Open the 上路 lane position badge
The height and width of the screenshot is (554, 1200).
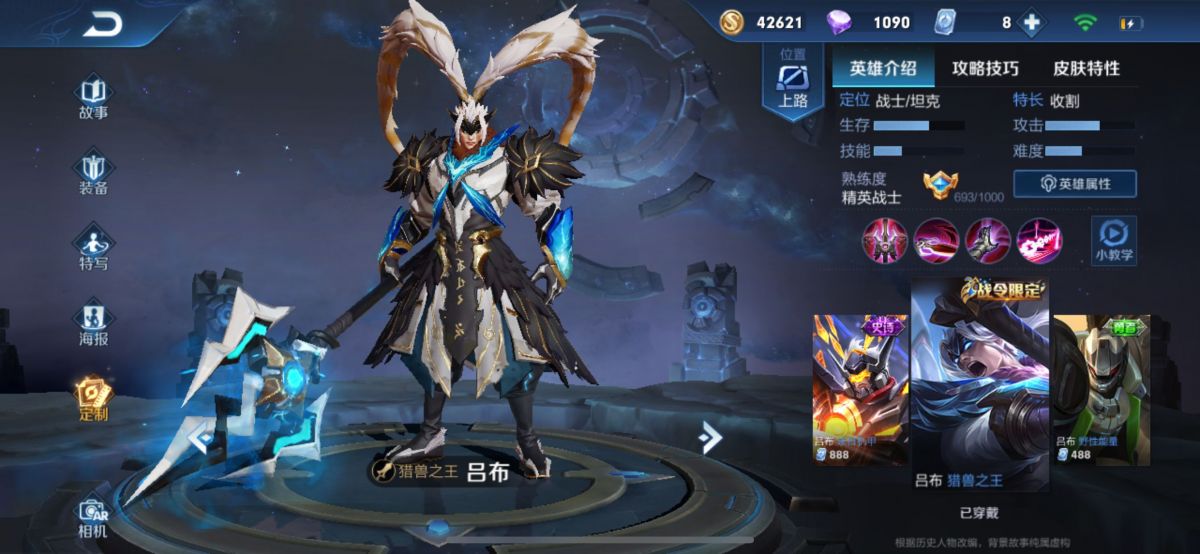pos(793,82)
